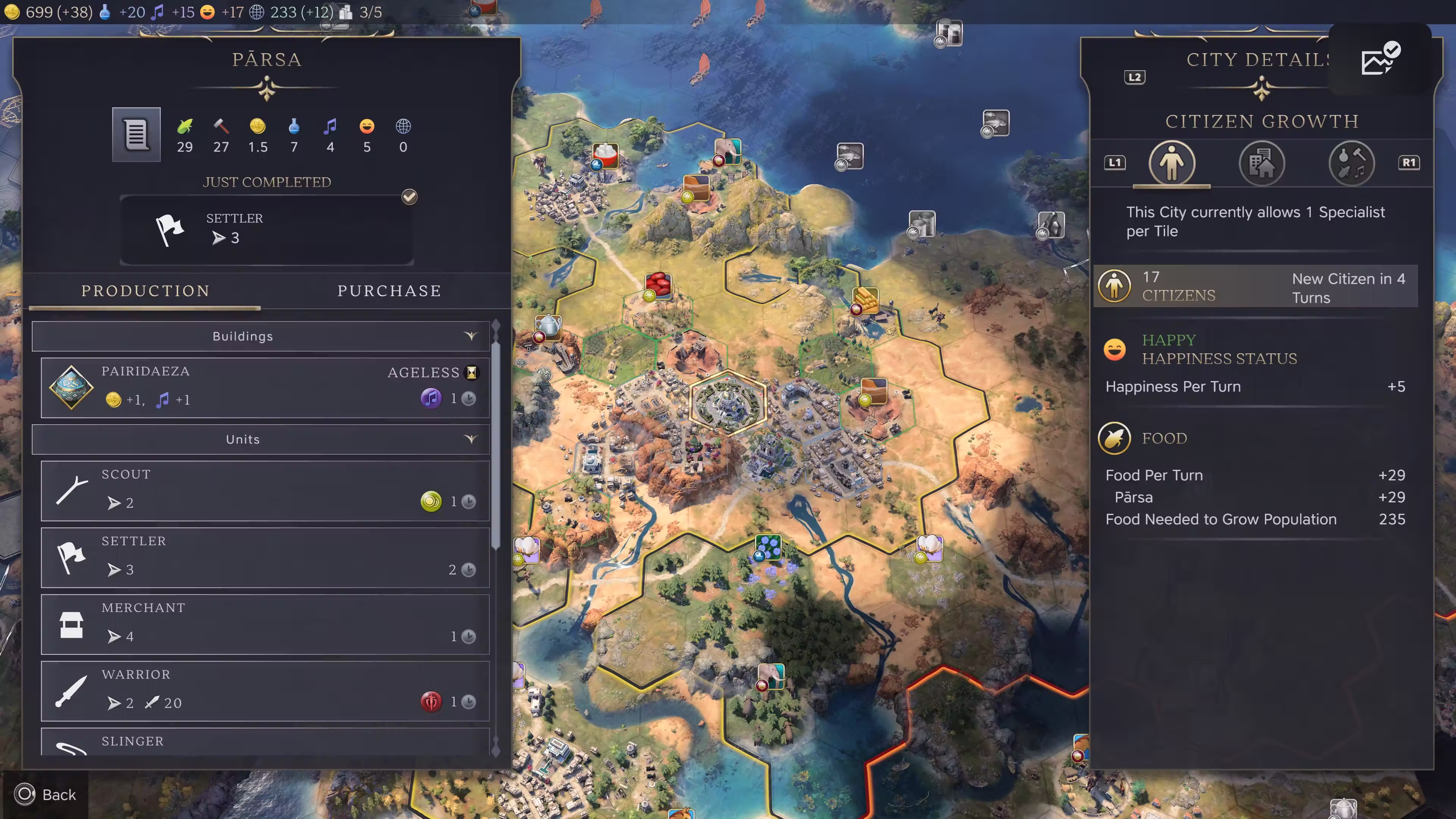Viewport: 1456px width, 819px height.
Task: Switch to the Purchase tab
Action: 389,291
